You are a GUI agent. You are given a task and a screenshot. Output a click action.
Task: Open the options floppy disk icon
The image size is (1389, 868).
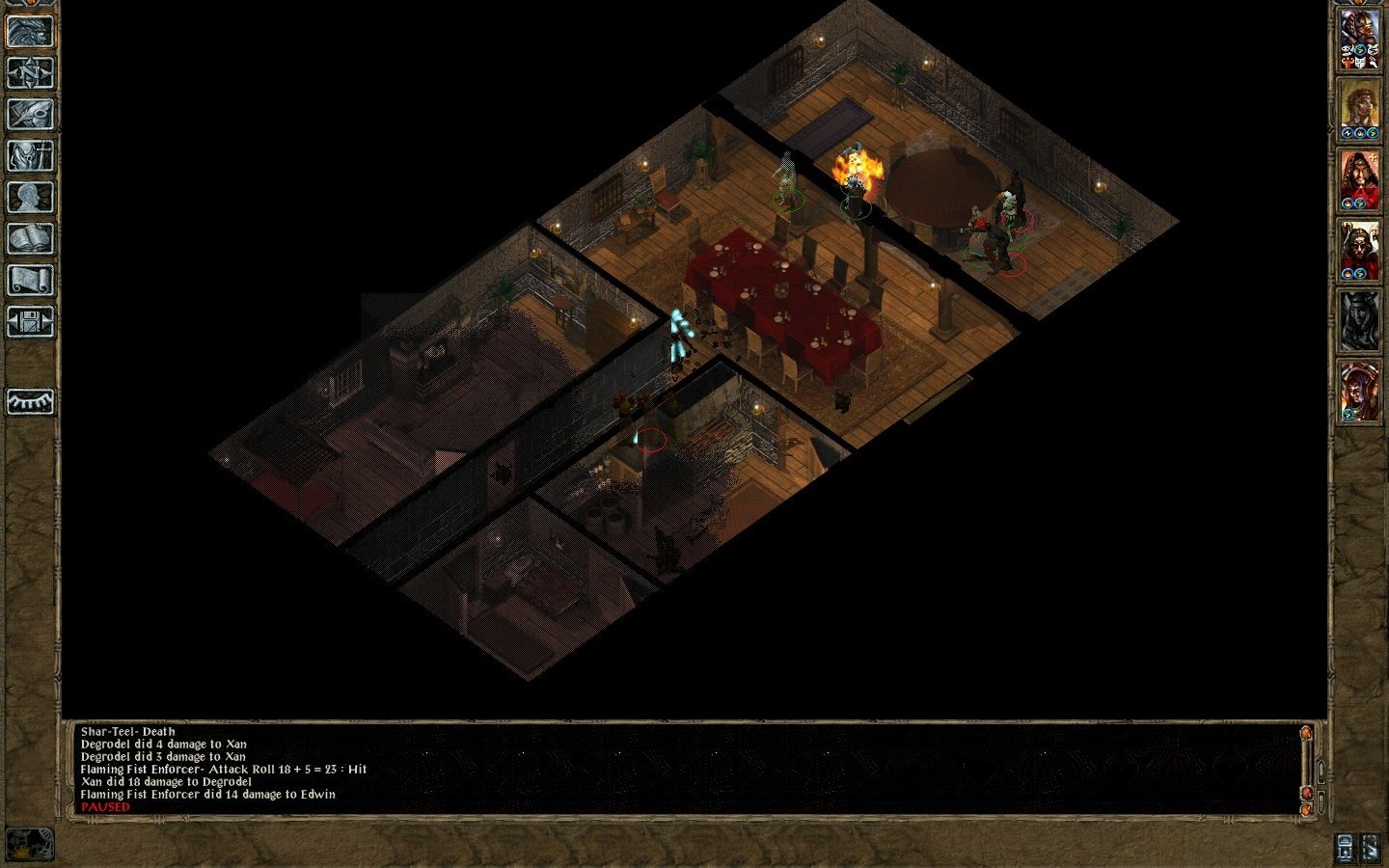click(30, 321)
